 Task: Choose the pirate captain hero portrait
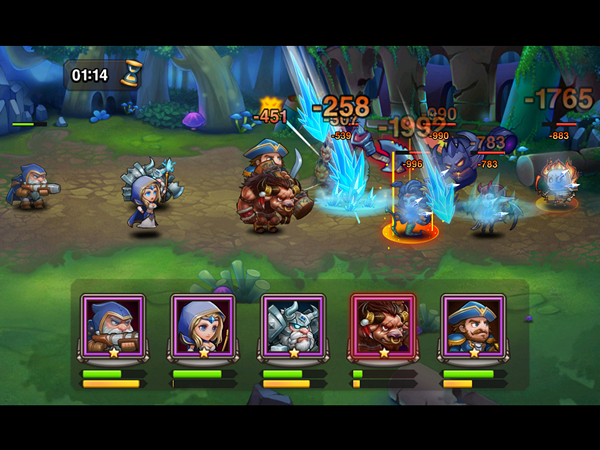pos(473,325)
